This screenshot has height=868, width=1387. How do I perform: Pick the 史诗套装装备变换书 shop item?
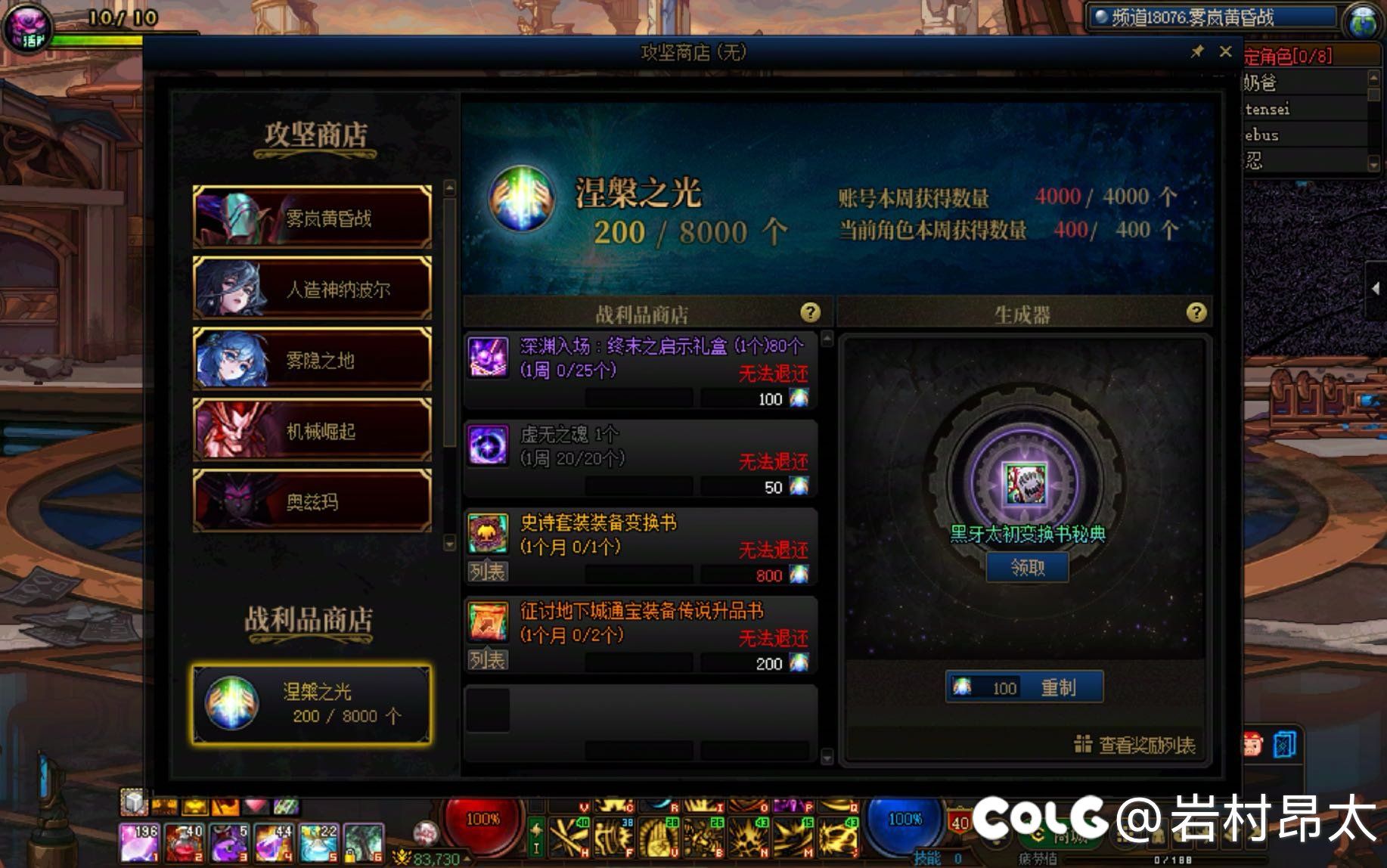tap(639, 534)
